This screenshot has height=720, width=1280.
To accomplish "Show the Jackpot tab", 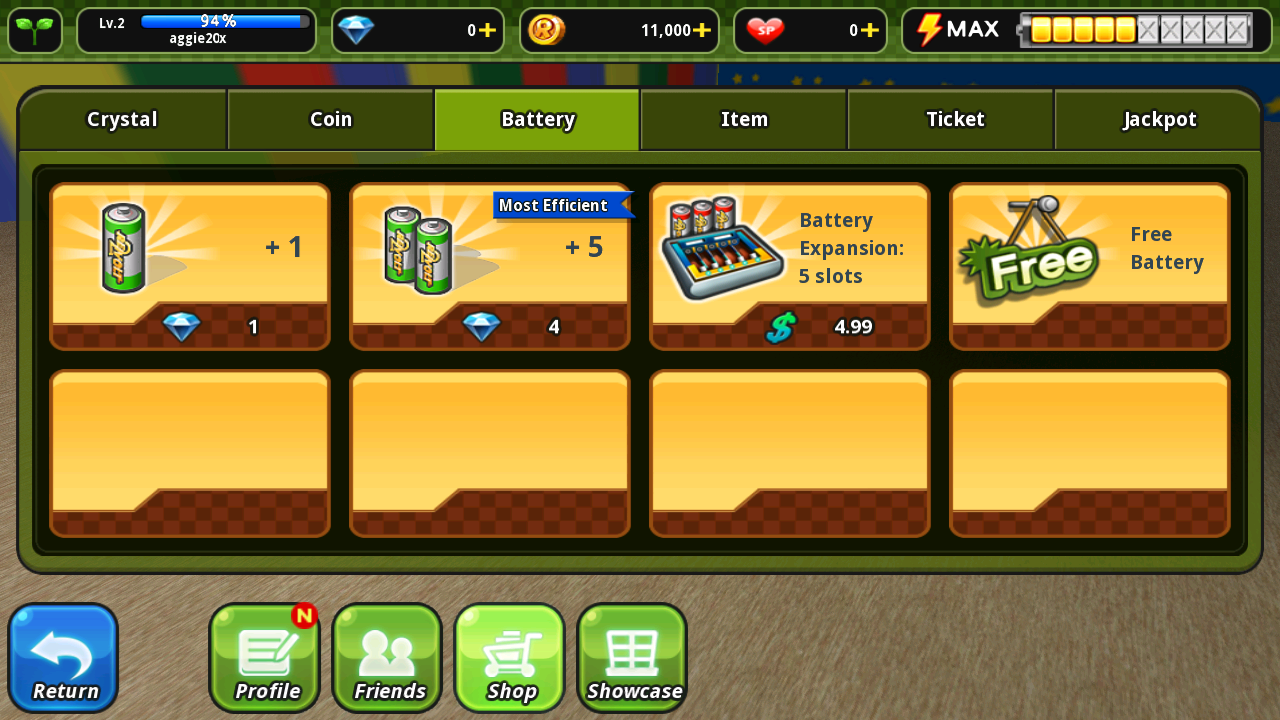I will (1159, 120).
